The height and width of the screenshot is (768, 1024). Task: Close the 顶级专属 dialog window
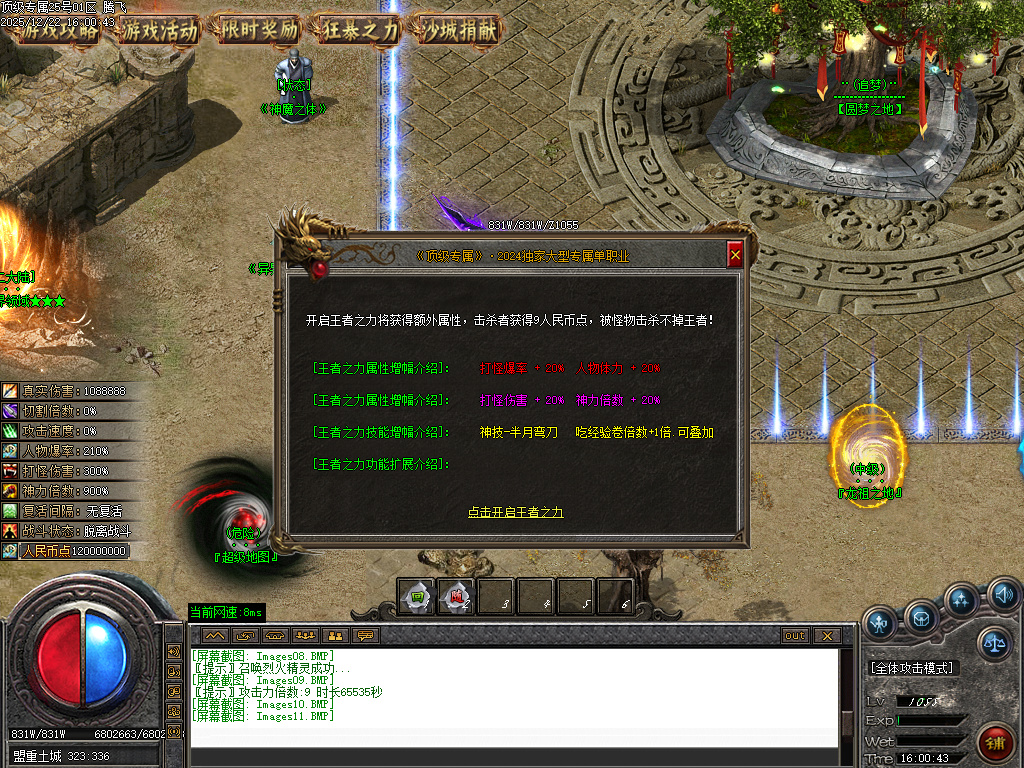(x=735, y=255)
